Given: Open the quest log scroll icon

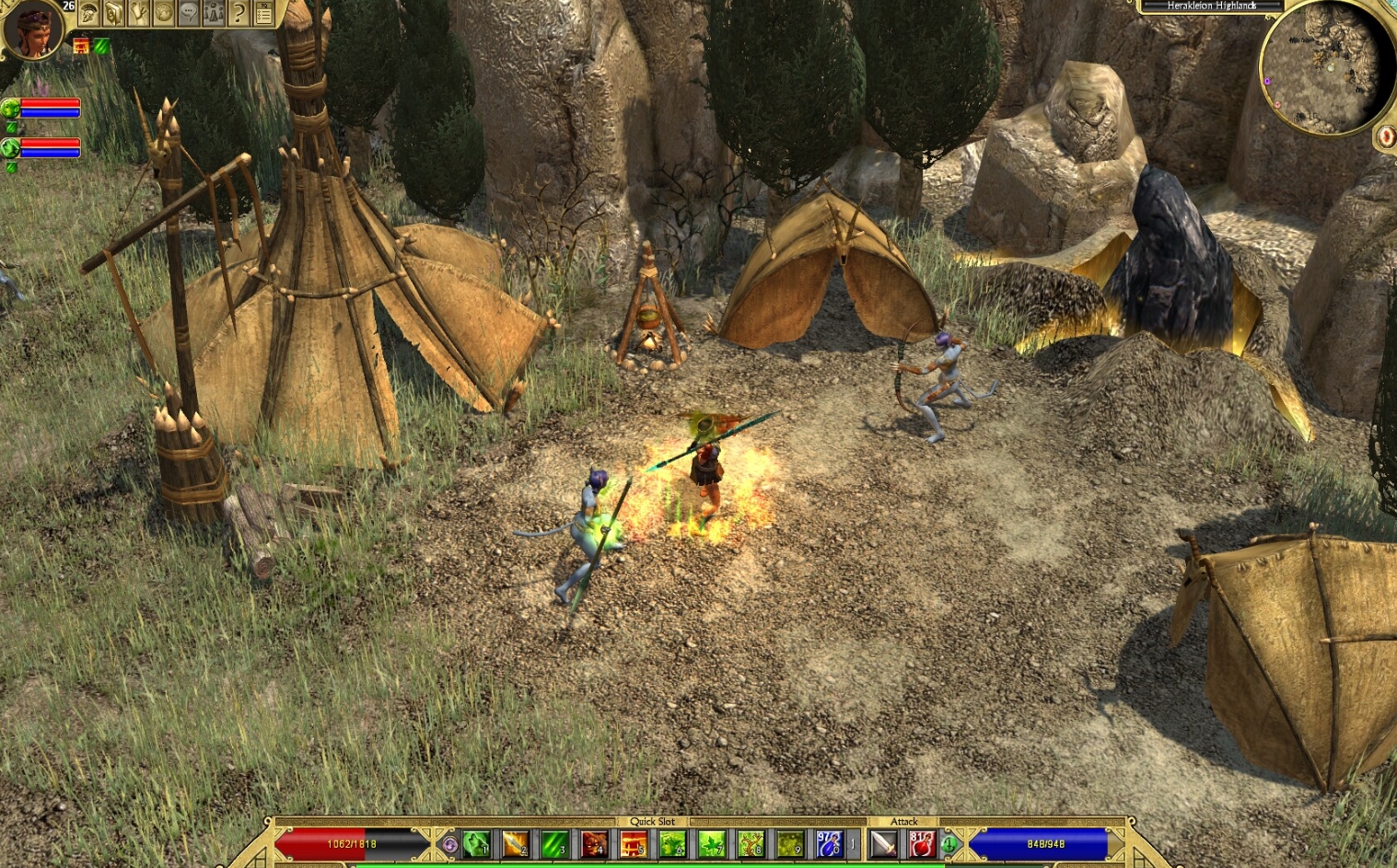Looking at the screenshot, I should coord(139,14).
